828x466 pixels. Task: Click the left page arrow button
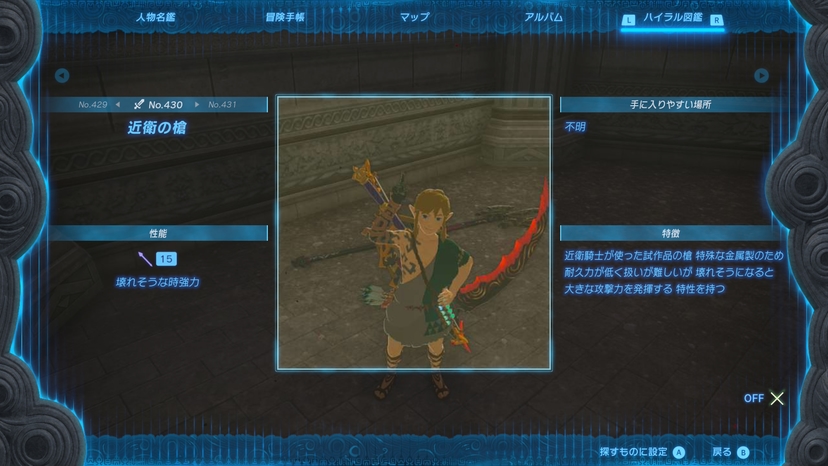62,76
